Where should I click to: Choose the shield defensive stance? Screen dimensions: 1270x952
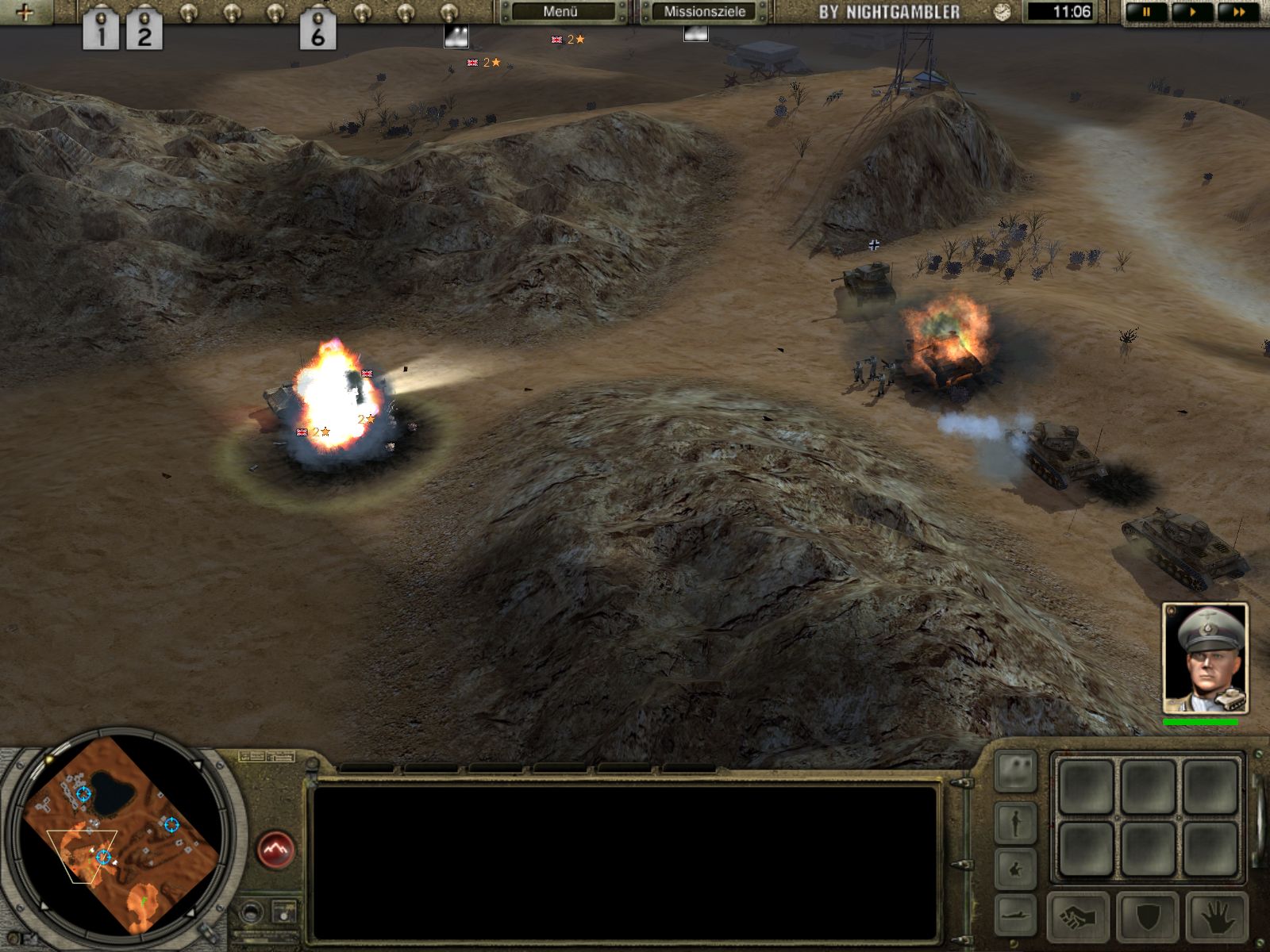[x=1149, y=918]
